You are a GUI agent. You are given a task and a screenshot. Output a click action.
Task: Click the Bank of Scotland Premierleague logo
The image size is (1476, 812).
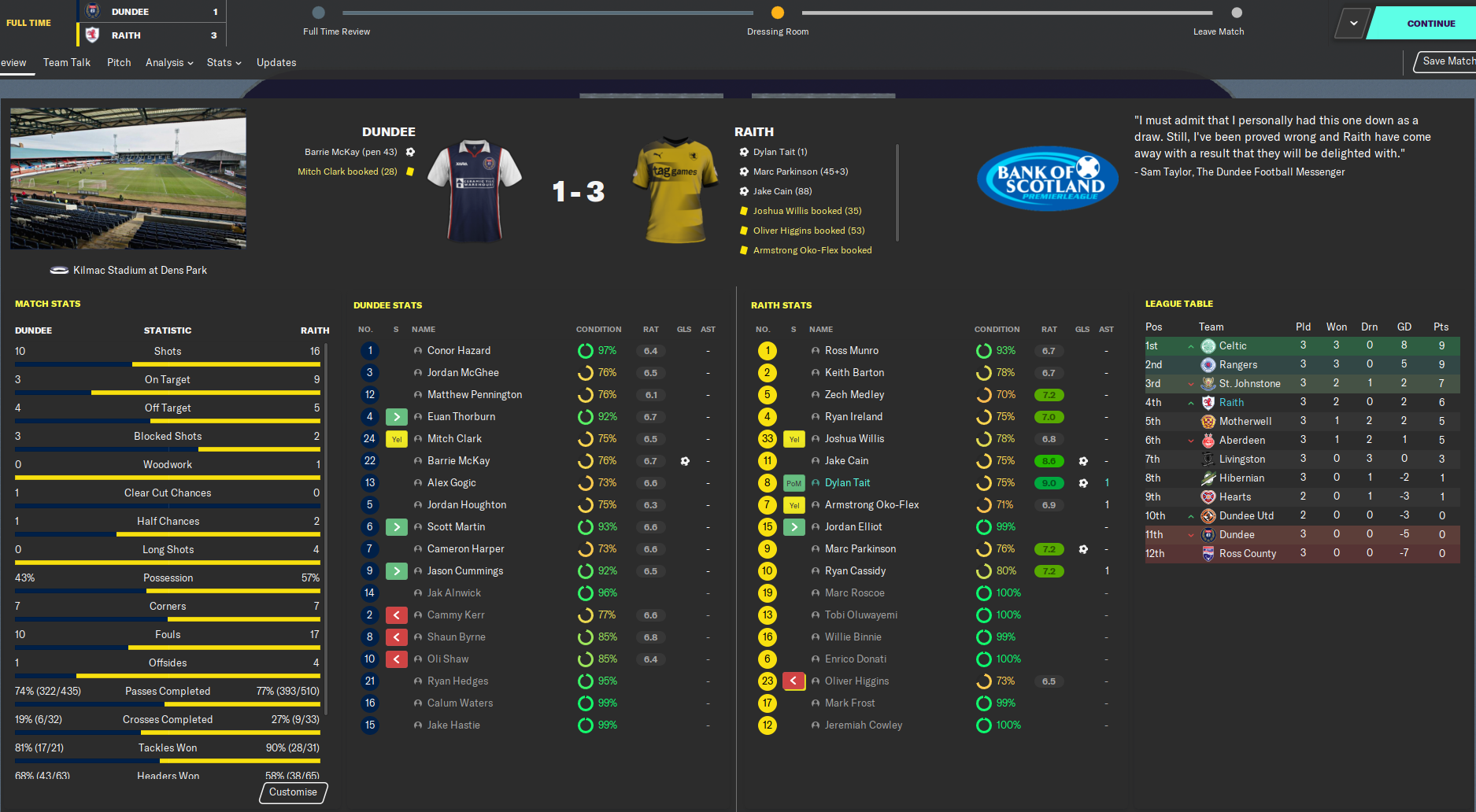coord(1047,179)
